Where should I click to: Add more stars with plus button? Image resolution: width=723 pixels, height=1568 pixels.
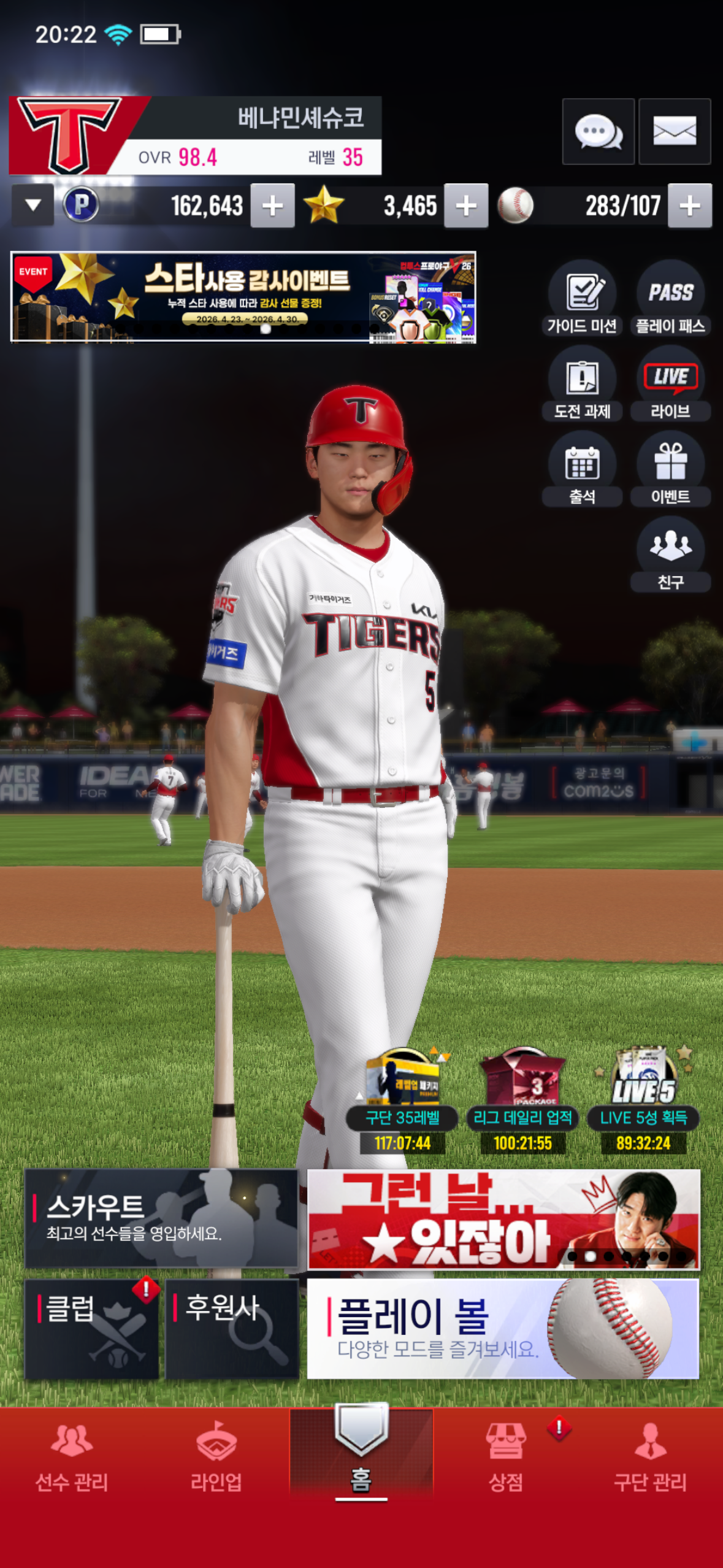(x=466, y=206)
